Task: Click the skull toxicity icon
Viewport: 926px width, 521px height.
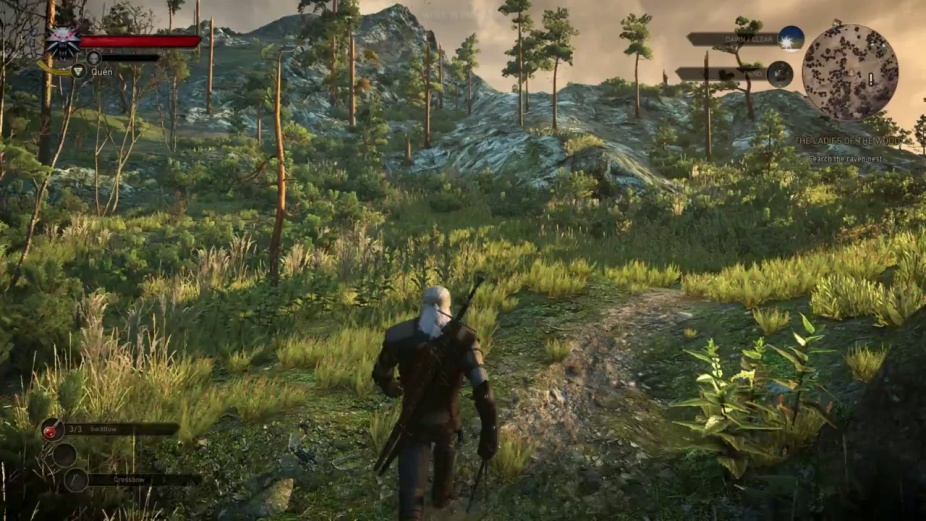Action: (x=93, y=58)
